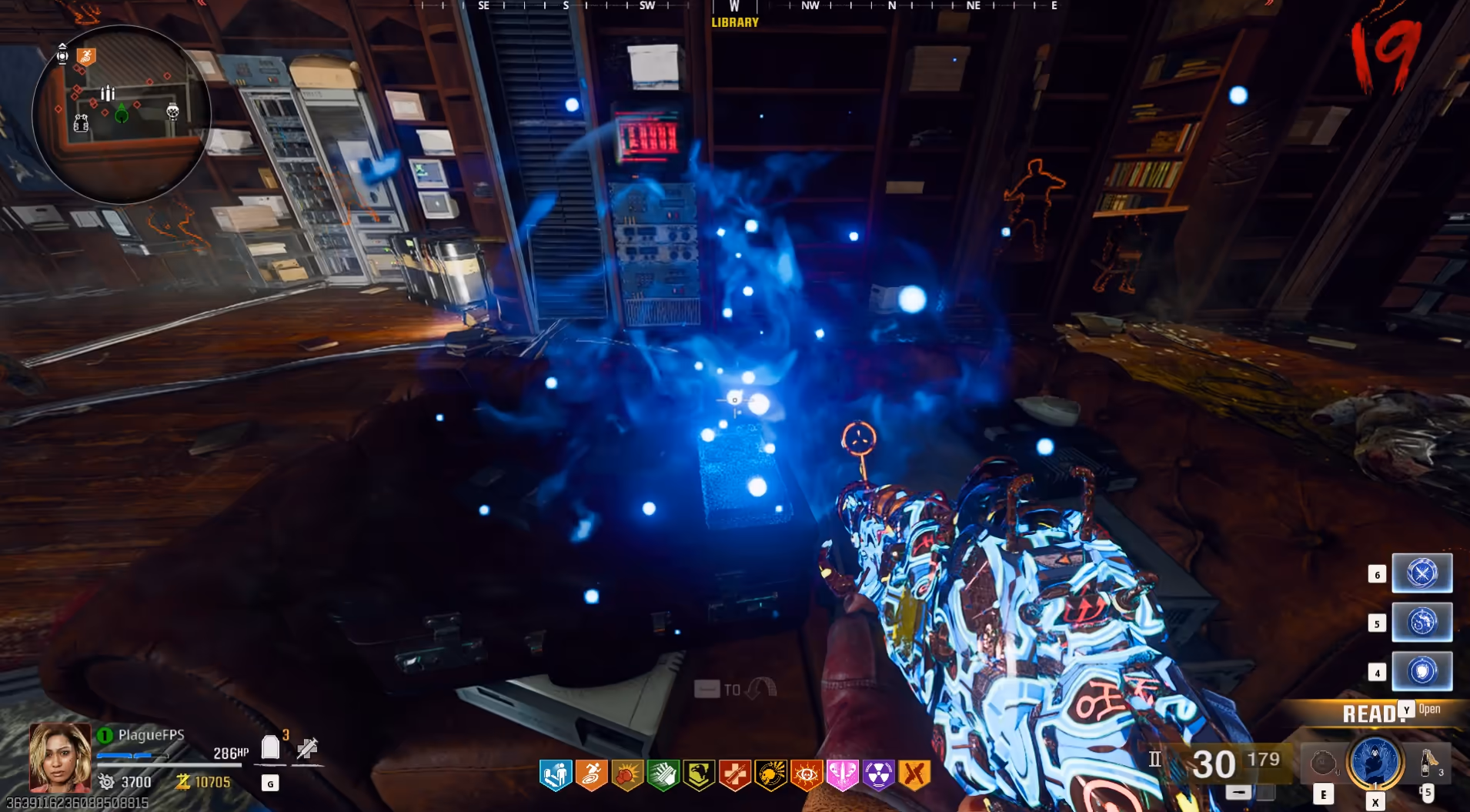Click the red cross Quick Revive perk
Viewport: 1470px width, 812px height.
735,775
